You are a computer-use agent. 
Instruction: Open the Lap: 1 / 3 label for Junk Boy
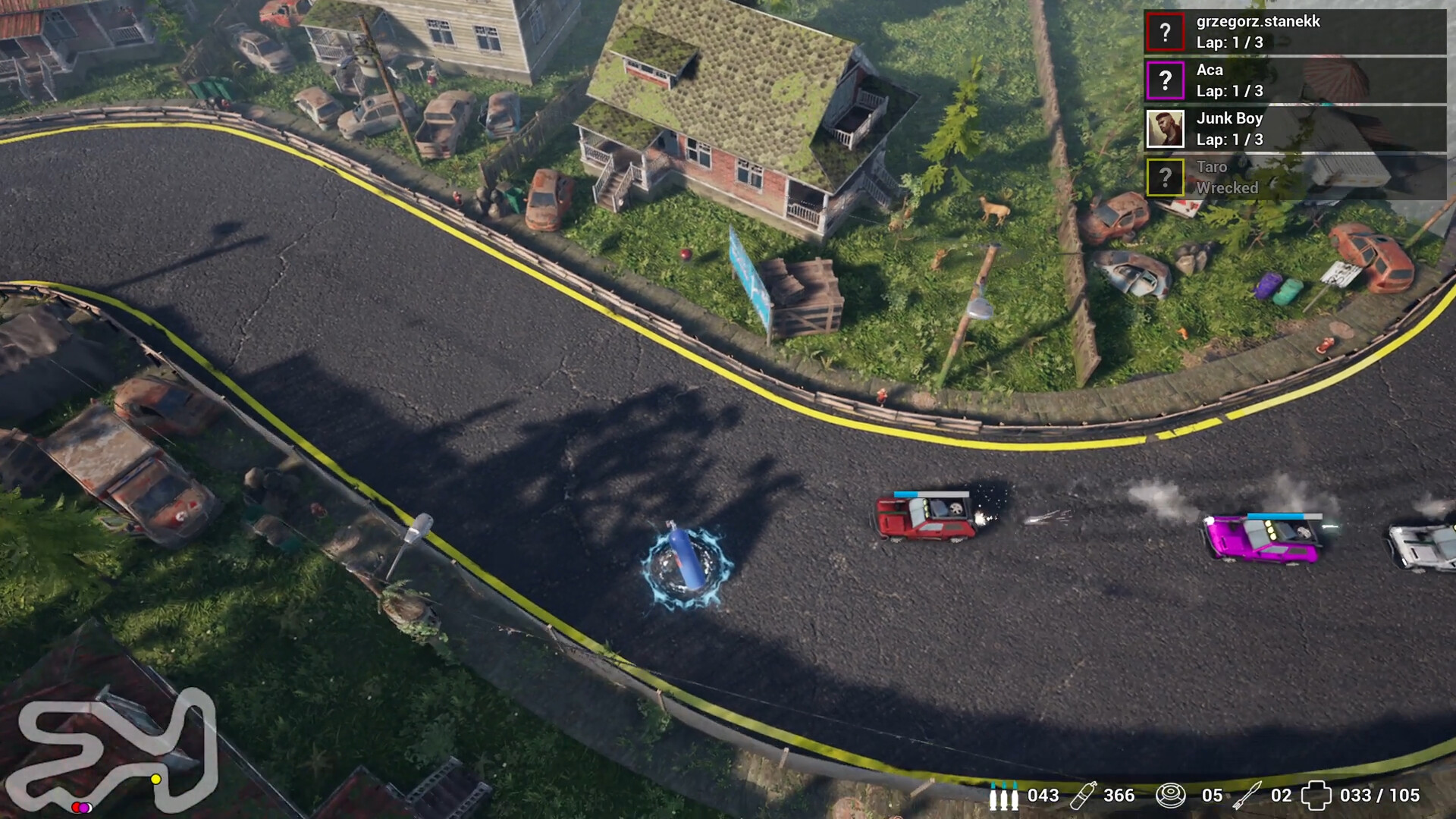click(x=1230, y=140)
